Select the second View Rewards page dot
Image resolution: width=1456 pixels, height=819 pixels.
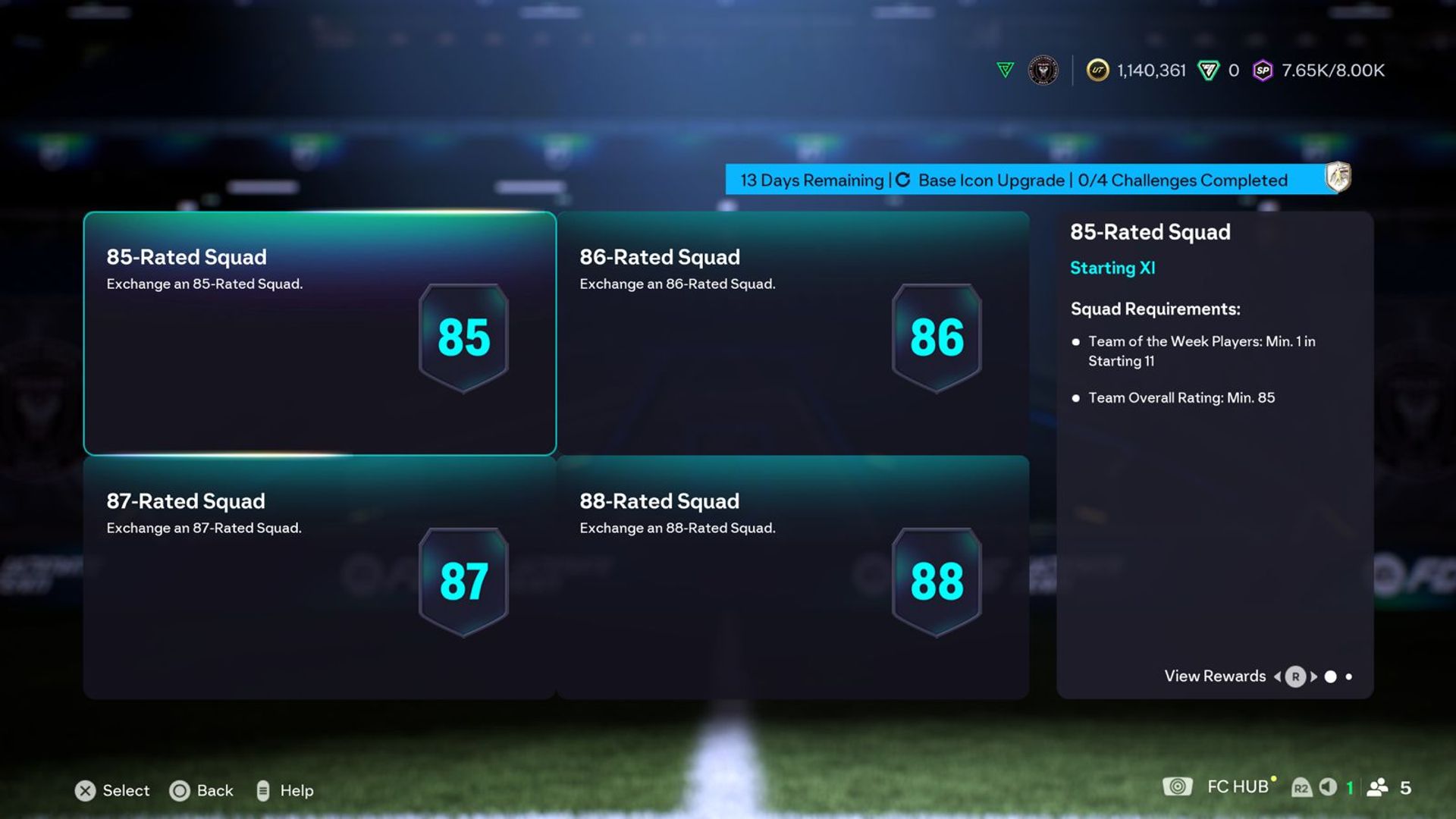(x=1348, y=676)
